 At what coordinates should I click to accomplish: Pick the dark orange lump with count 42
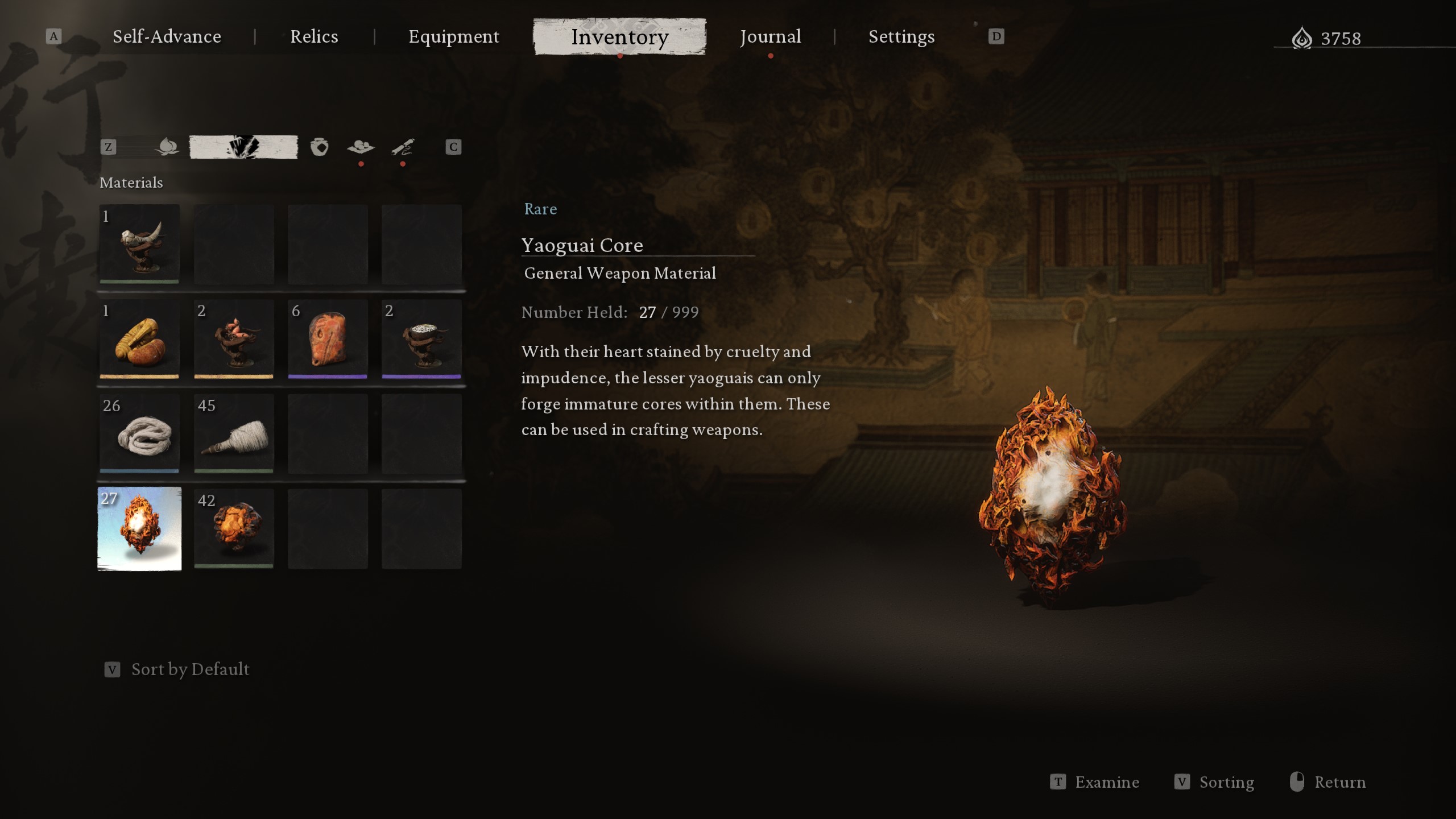click(x=234, y=529)
